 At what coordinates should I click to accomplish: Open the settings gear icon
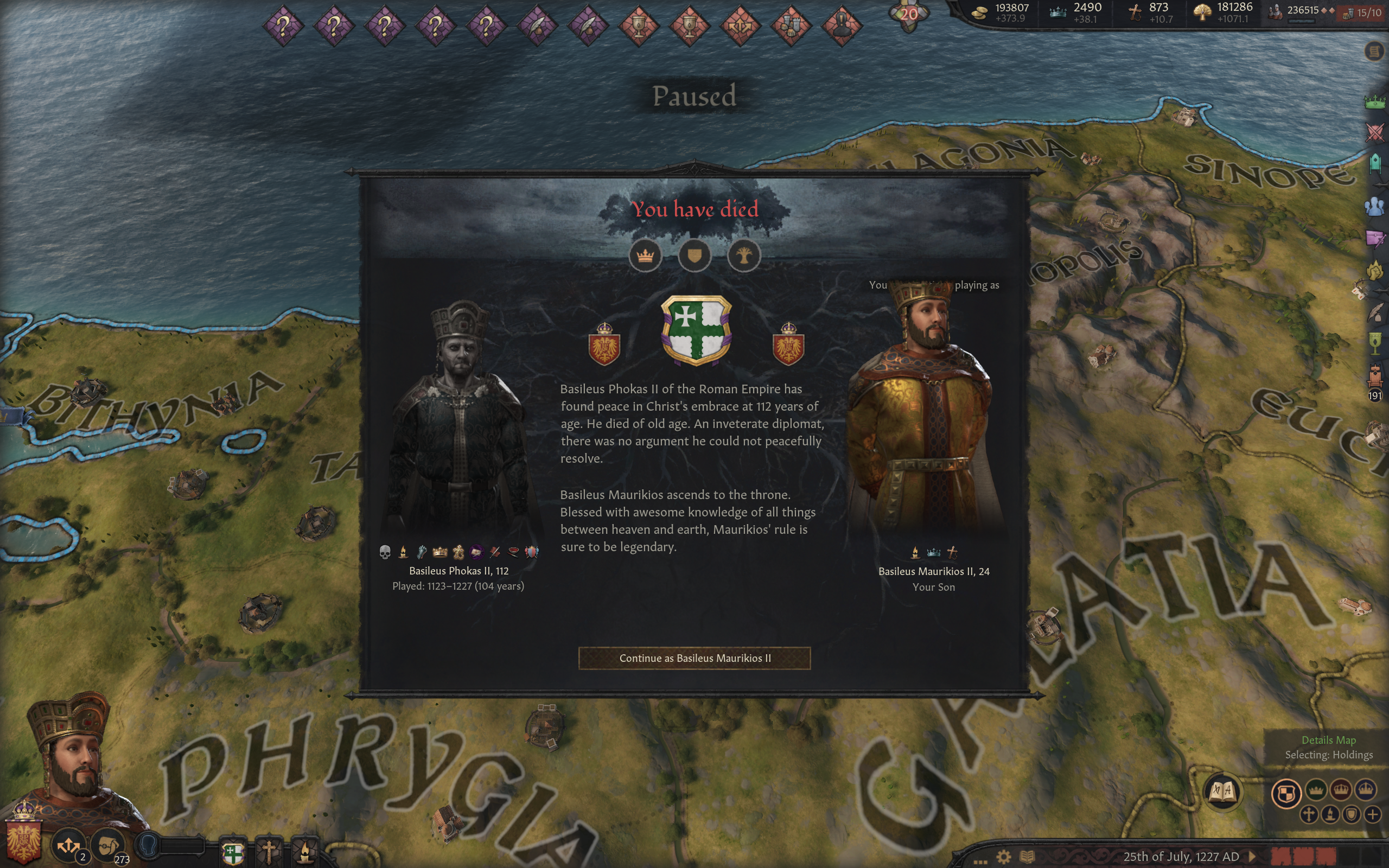pos(1004,857)
